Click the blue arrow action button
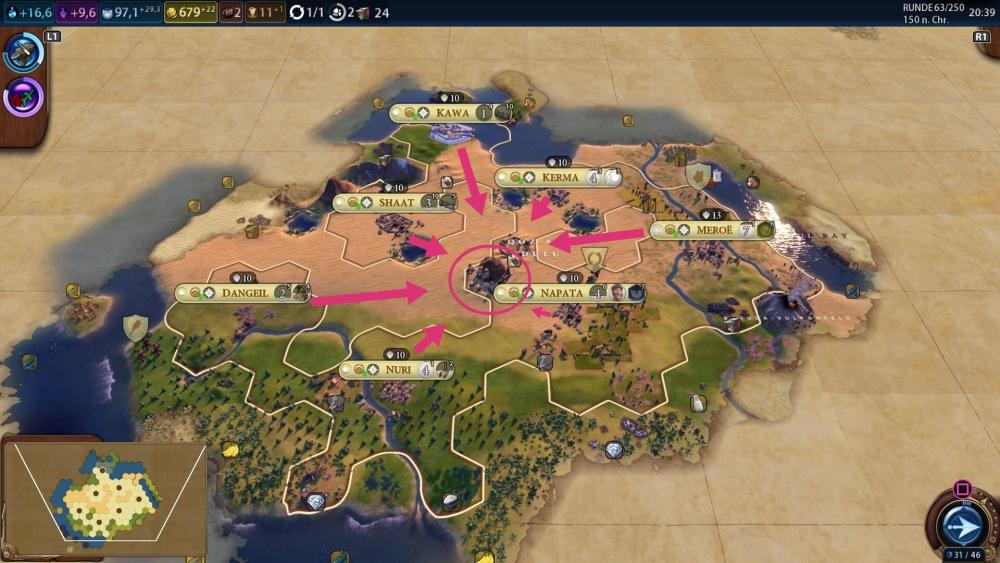Screen dimensions: 1000x563 961,524
